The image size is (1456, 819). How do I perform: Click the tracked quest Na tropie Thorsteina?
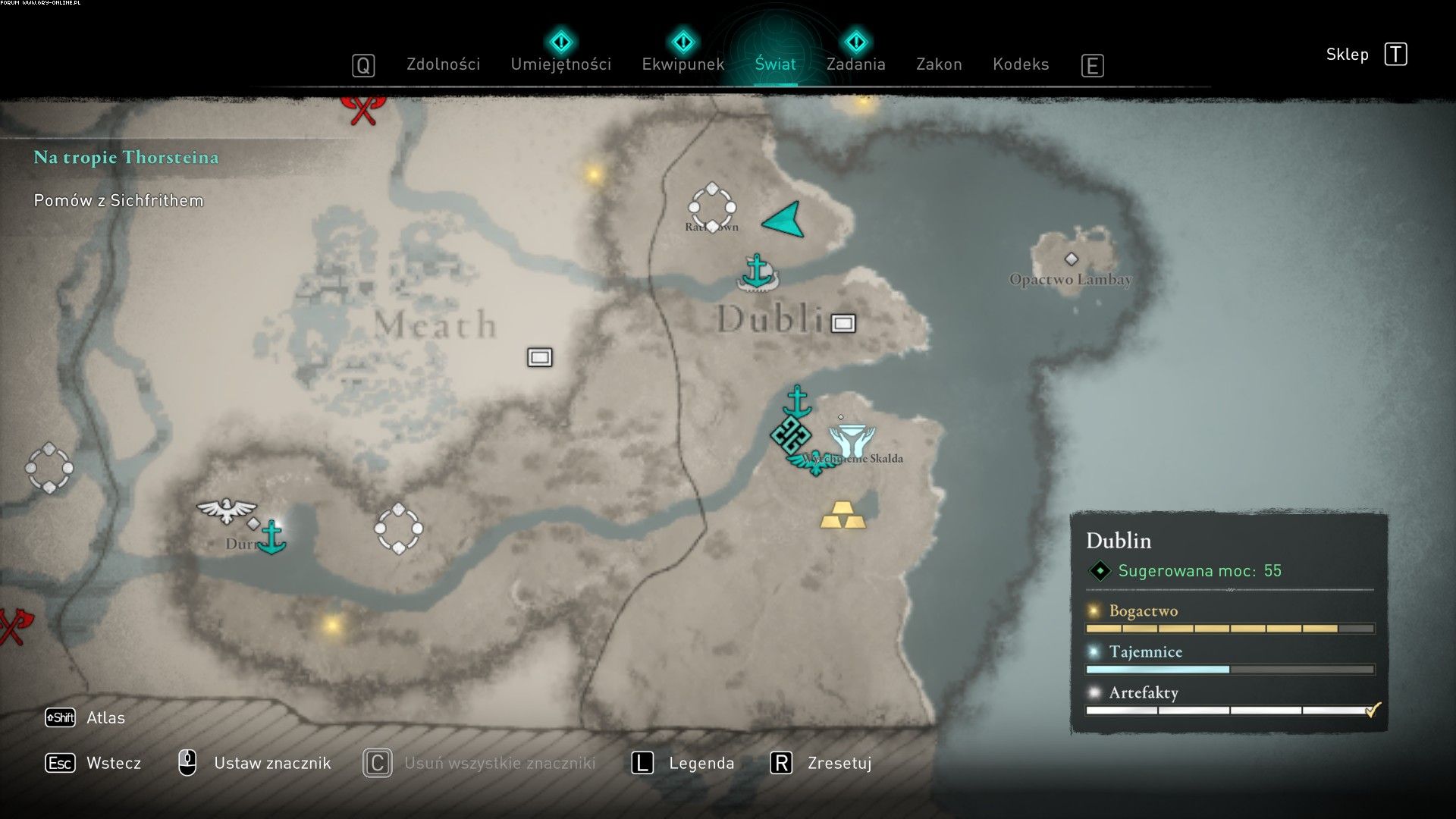coord(126,158)
